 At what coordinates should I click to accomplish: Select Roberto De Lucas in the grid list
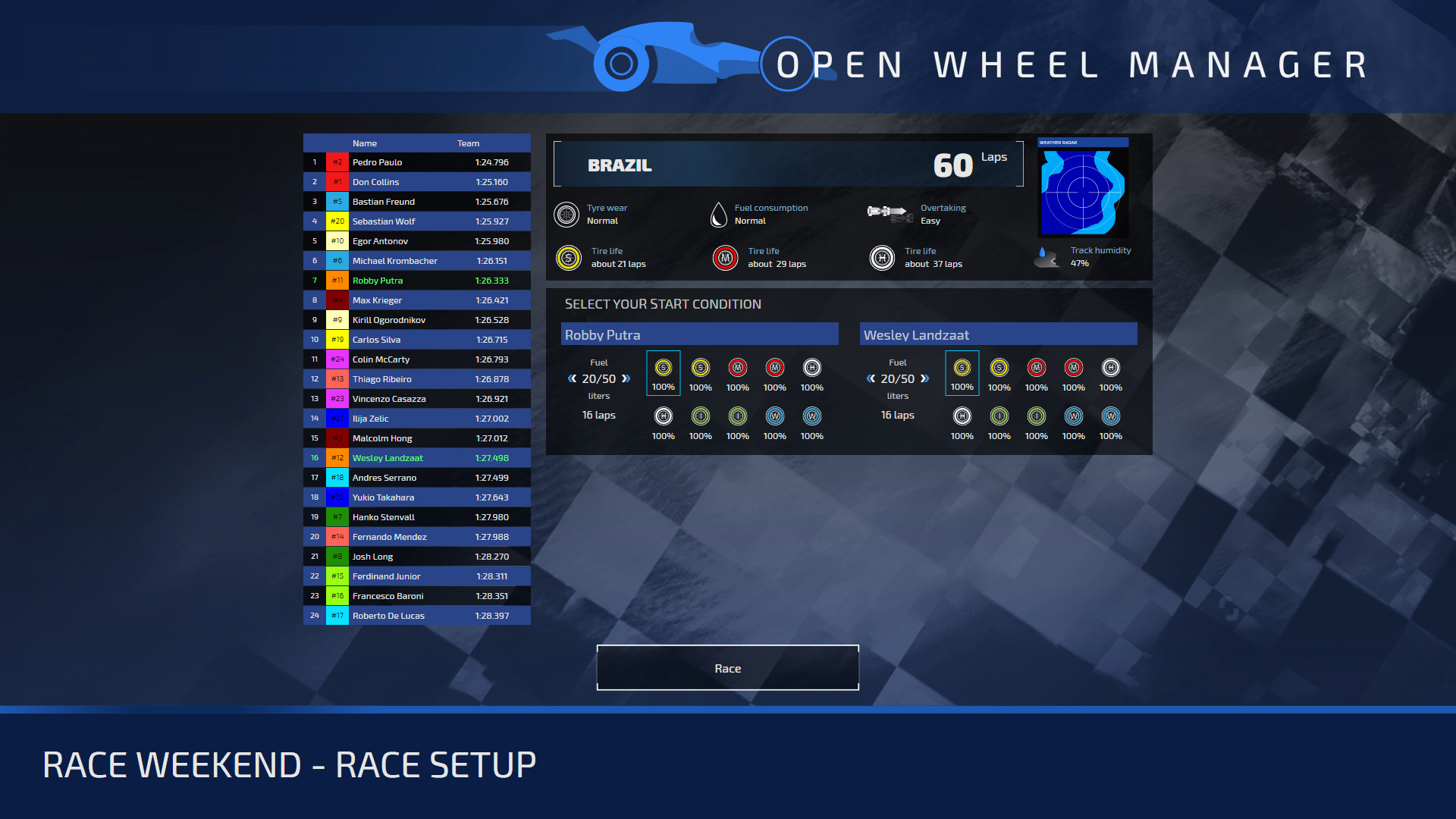(417, 616)
